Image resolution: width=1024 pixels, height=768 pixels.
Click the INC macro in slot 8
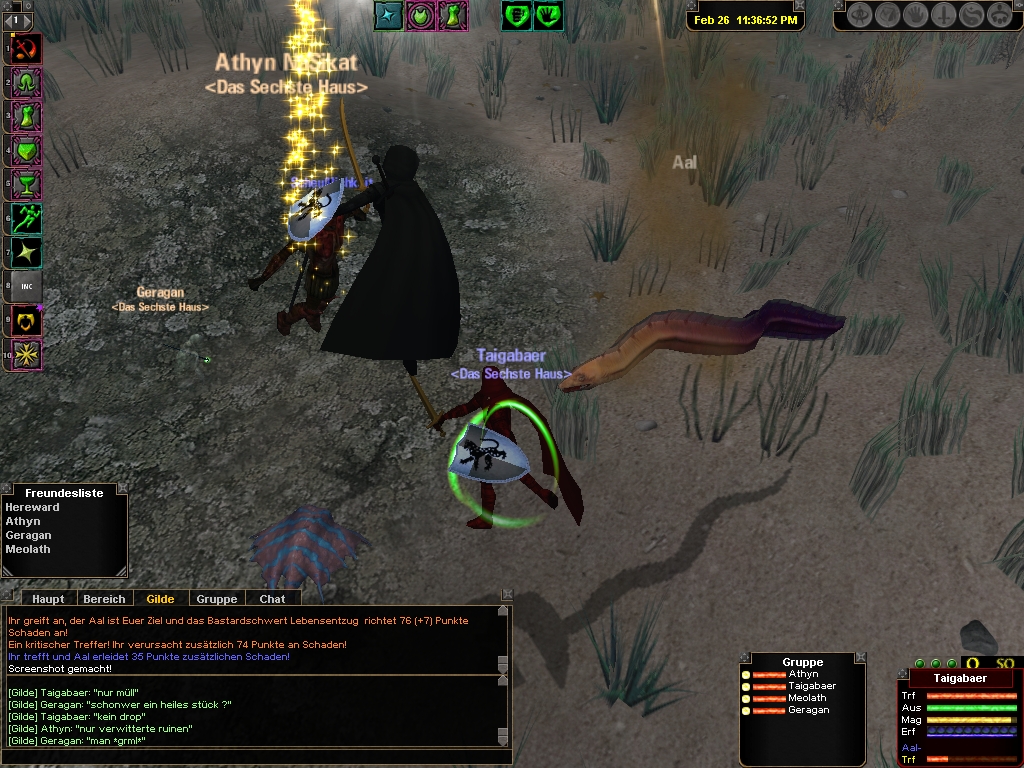pos(27,287)
